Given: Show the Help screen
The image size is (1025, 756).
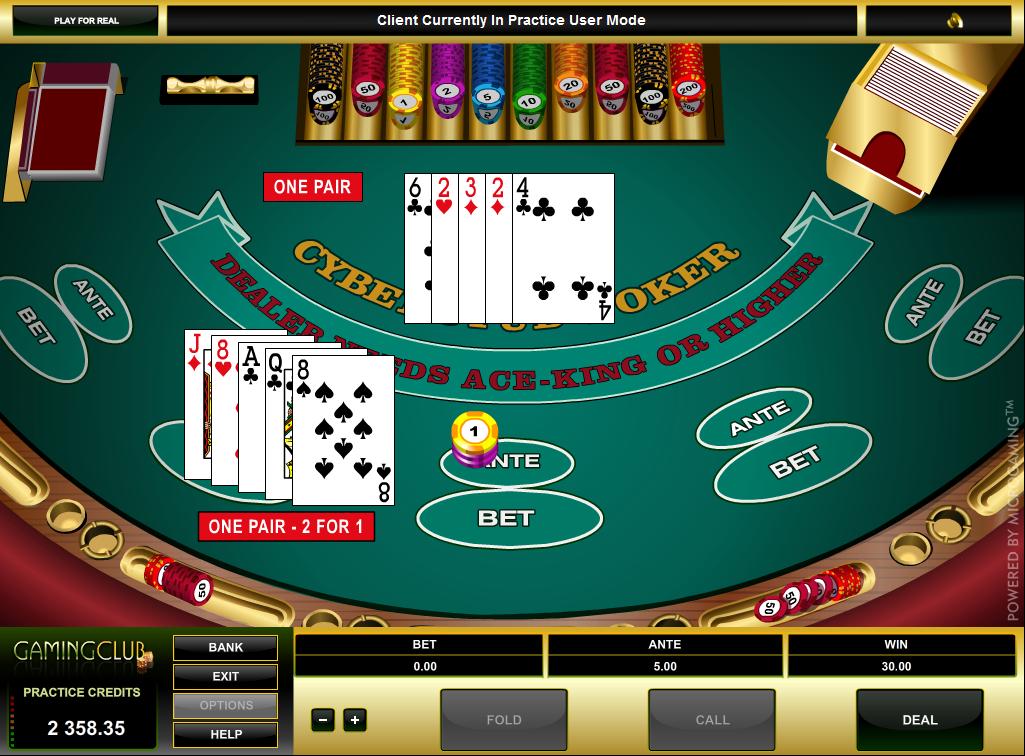Looking at the screenshot, I should [x=226, y=734].
